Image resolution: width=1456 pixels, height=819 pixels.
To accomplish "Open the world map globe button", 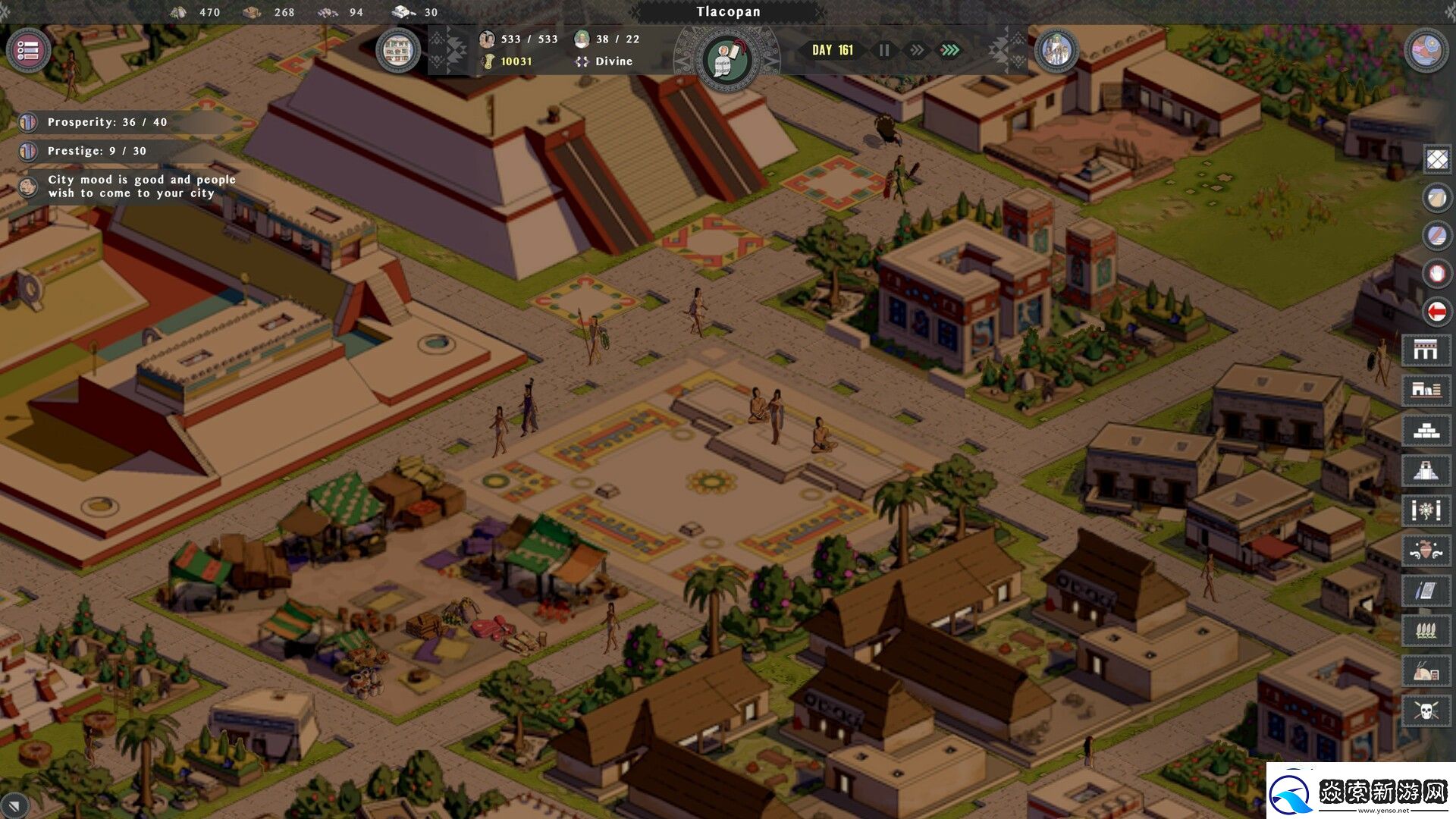I will click(1426, 51).
